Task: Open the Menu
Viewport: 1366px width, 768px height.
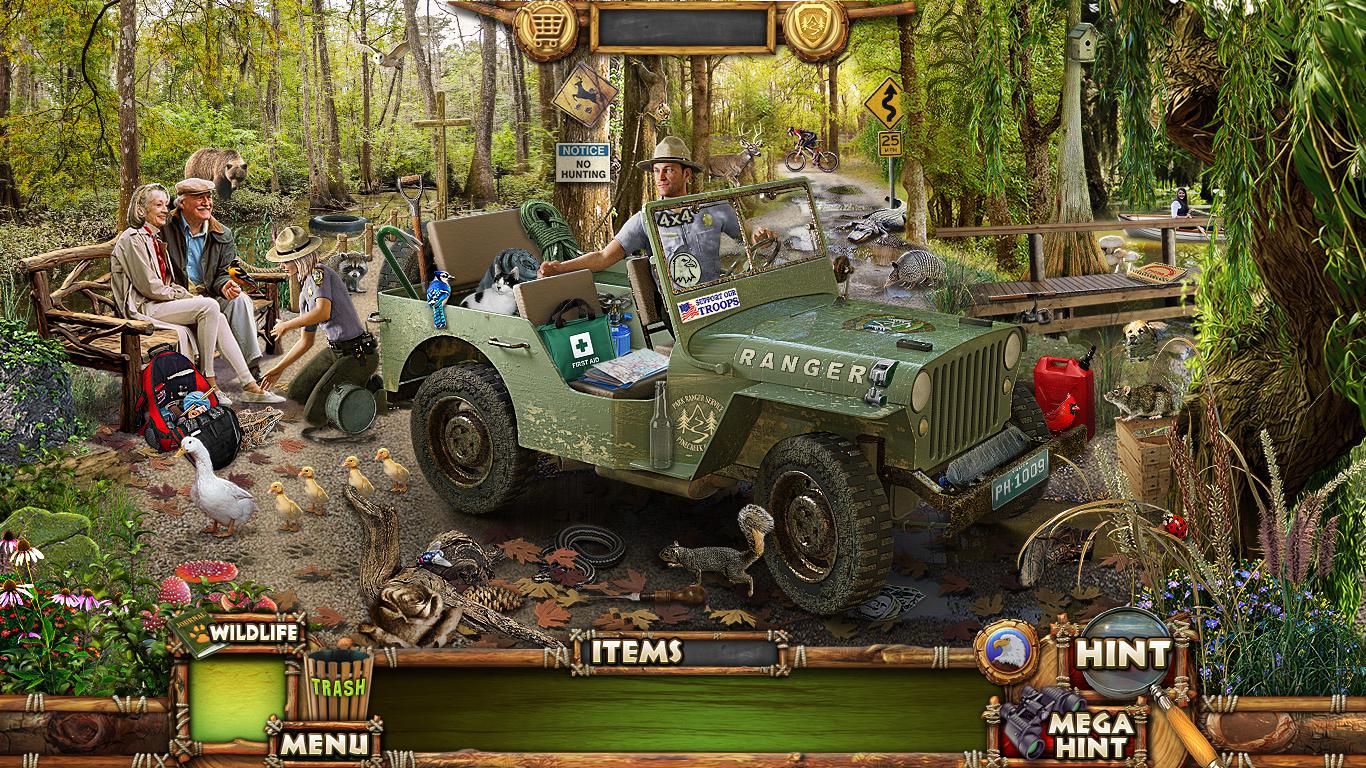Action: tap(324, 743)
